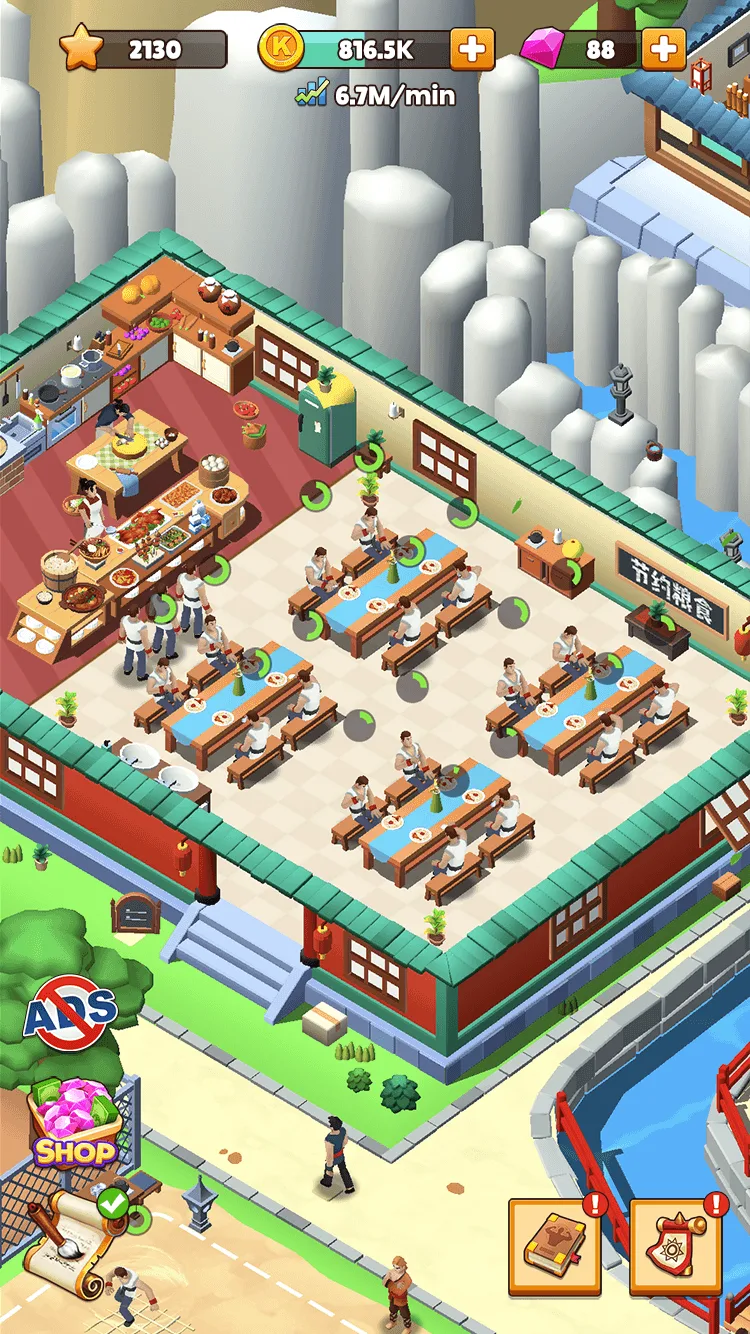
Task: Open the muscle training book menu
Action: coord(554,1246)
